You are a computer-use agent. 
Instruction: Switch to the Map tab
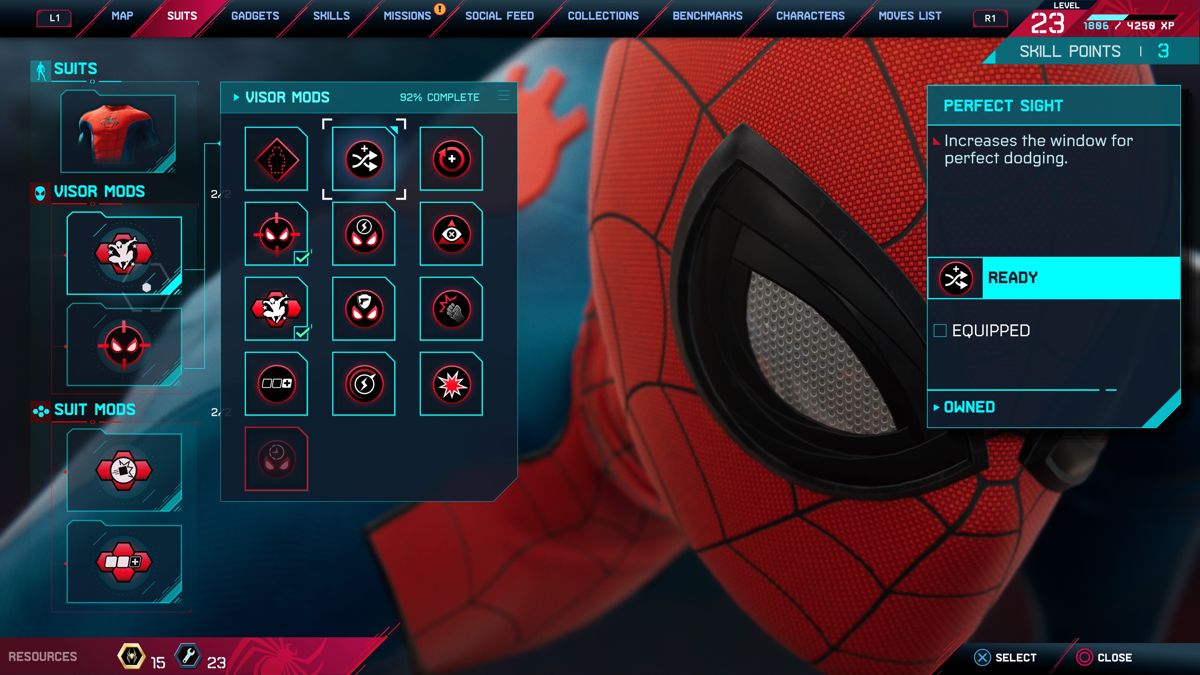pos(122,16)
